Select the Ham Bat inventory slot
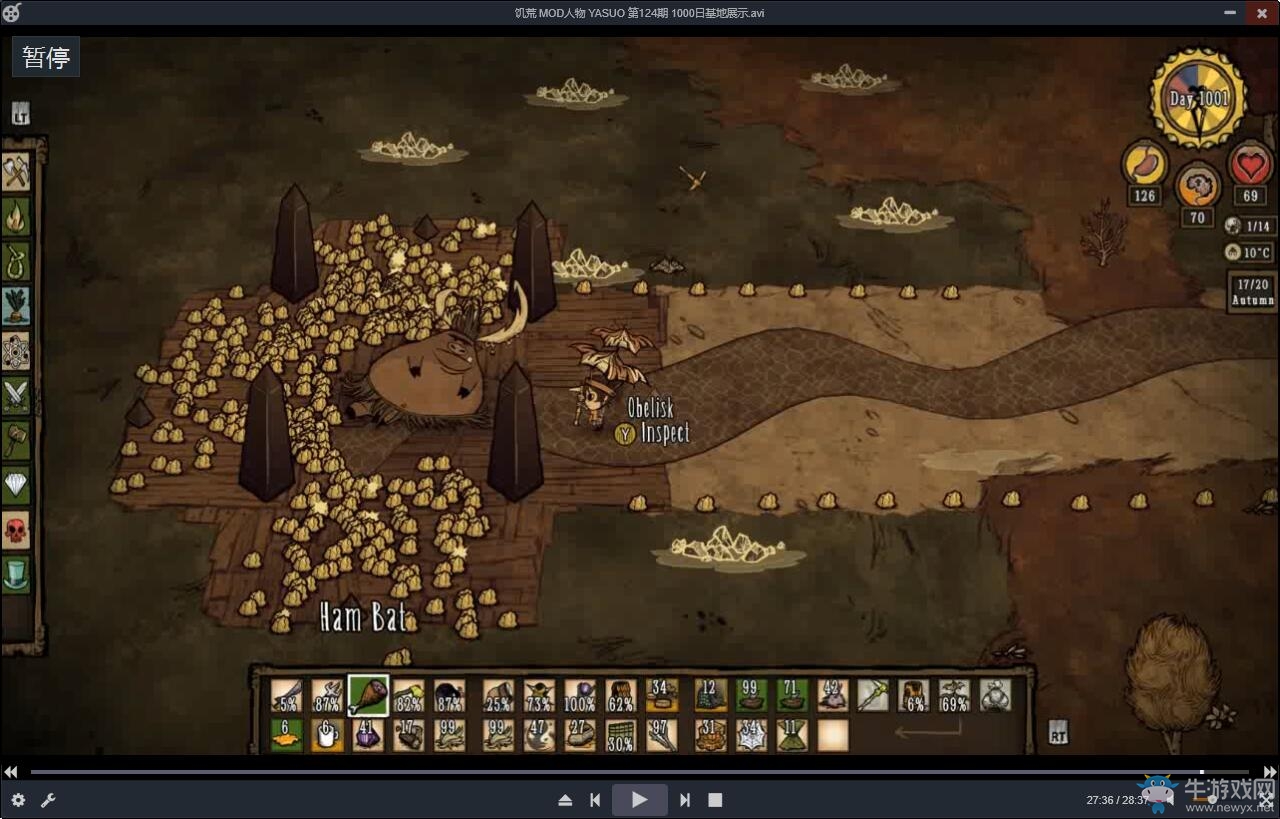 [368, 695]
